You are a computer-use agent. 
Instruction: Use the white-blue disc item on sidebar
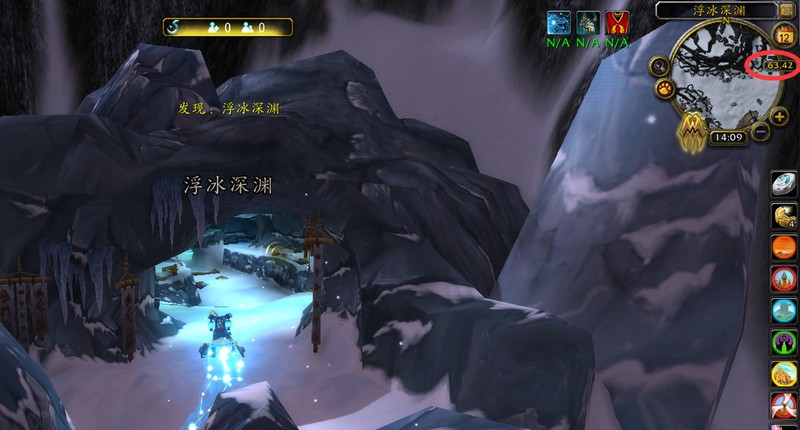784,186
